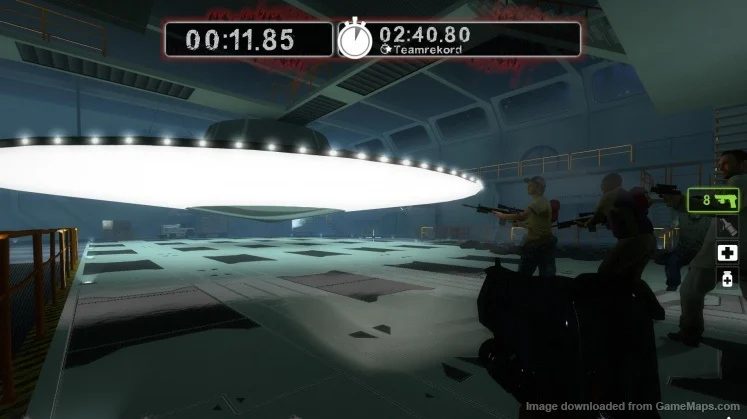Select the pistol weapon slot
The height and width of the screenshot is (419, 747).
pos(712,200)
